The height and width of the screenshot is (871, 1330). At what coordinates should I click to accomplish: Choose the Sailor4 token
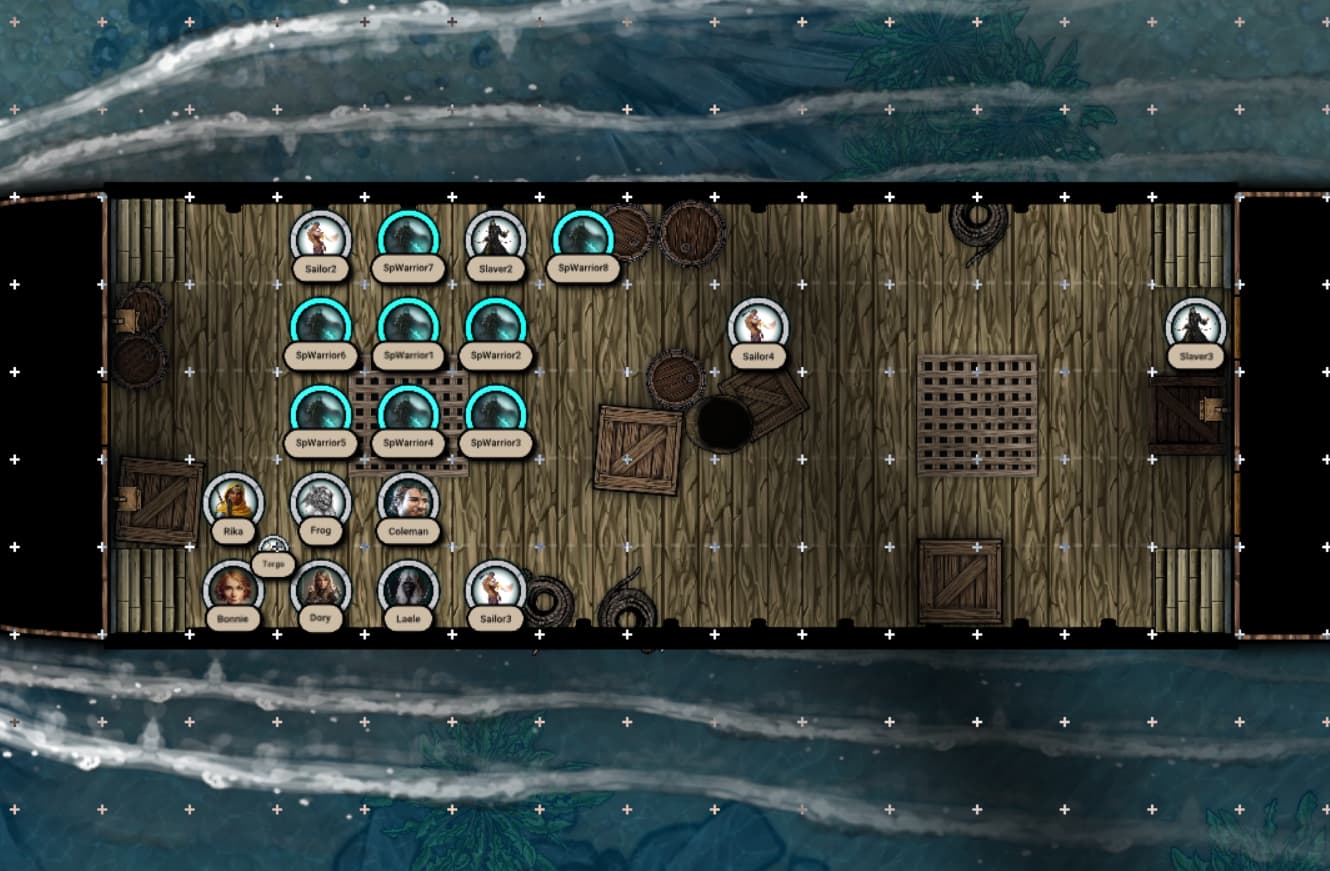[x=758, y=327]
